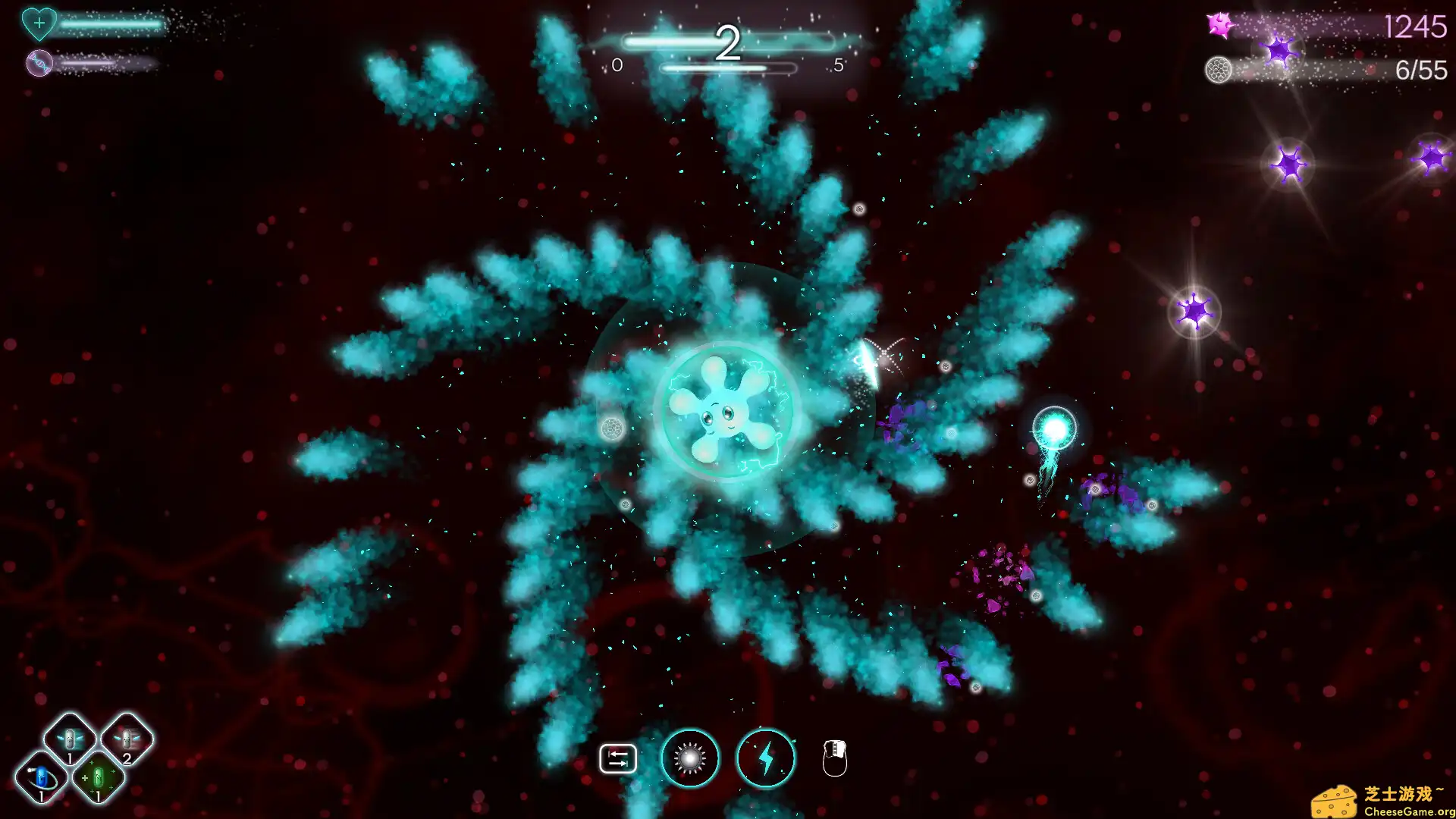Click the spiked sun attack skill icon
This screenshot has width=1456, height=819.
pos(689,758)
